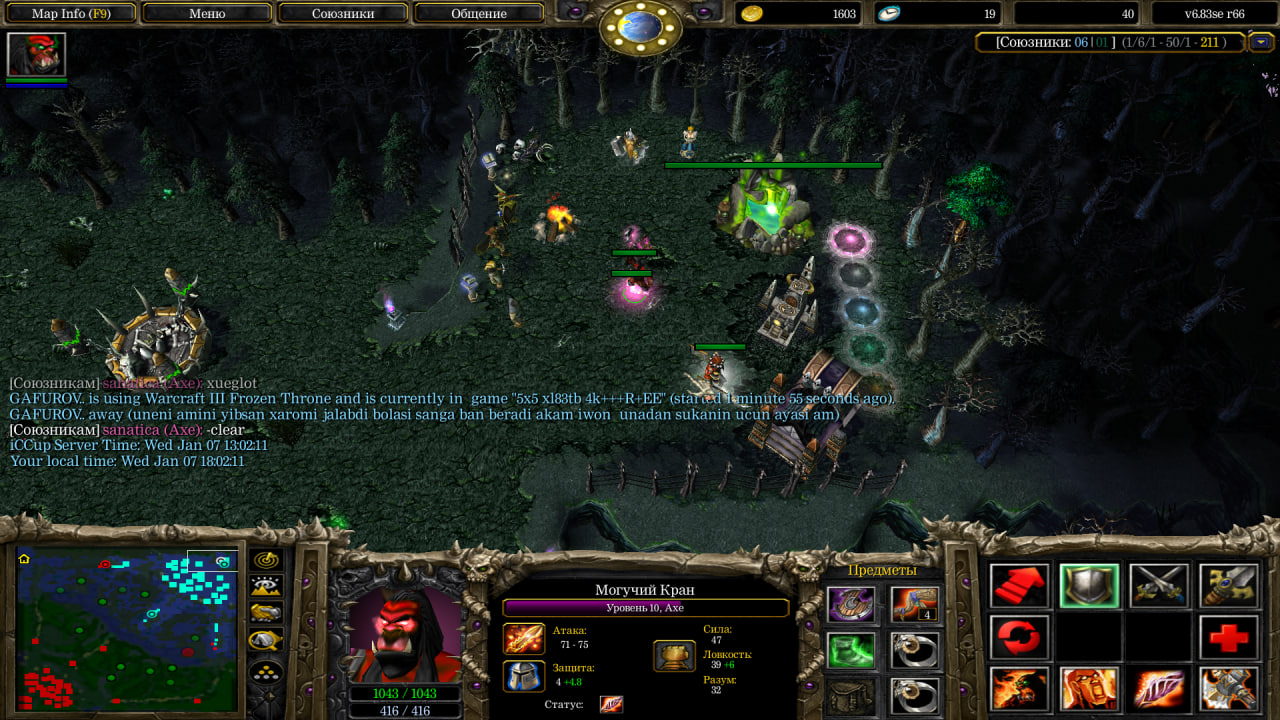Open the Меню button

tap(207, 14)
